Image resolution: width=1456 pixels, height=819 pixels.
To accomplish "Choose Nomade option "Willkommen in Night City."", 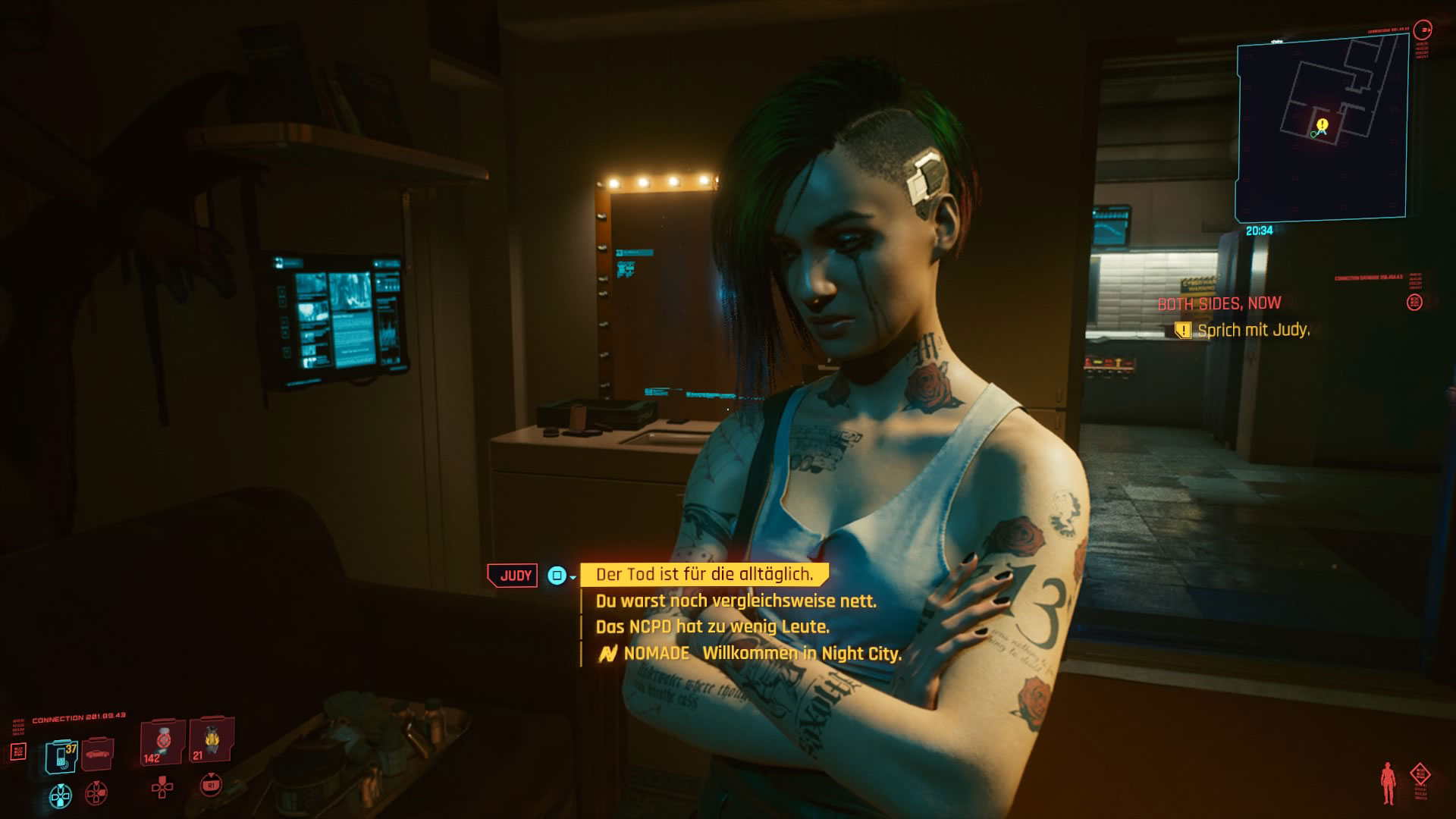I will [x=802, y=654].
